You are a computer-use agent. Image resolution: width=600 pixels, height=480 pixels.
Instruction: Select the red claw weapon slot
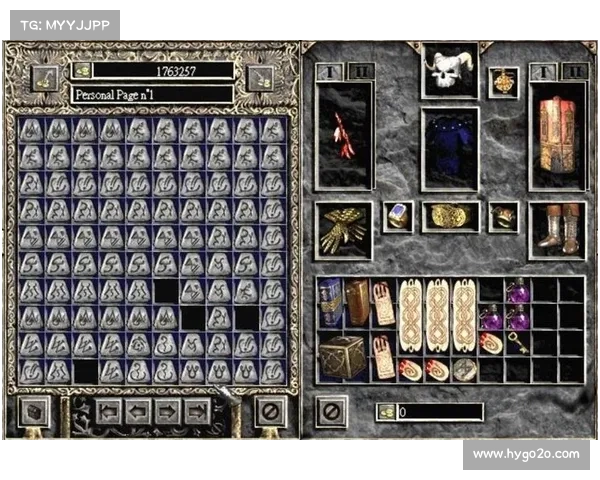pyautogui.click(x=344, y=135)
